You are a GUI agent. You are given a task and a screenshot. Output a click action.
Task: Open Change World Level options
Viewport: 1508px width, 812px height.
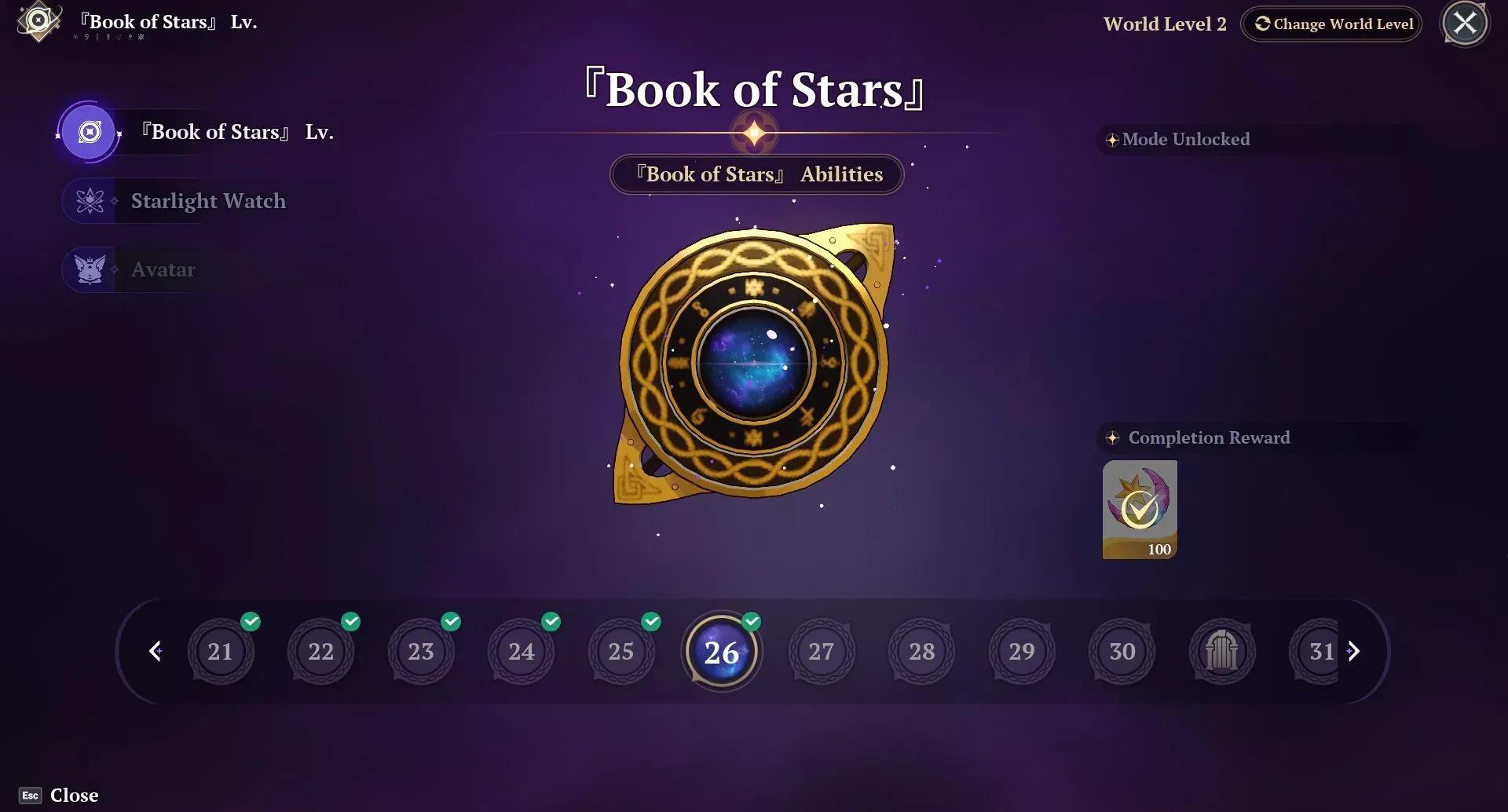coord(1330,24)
